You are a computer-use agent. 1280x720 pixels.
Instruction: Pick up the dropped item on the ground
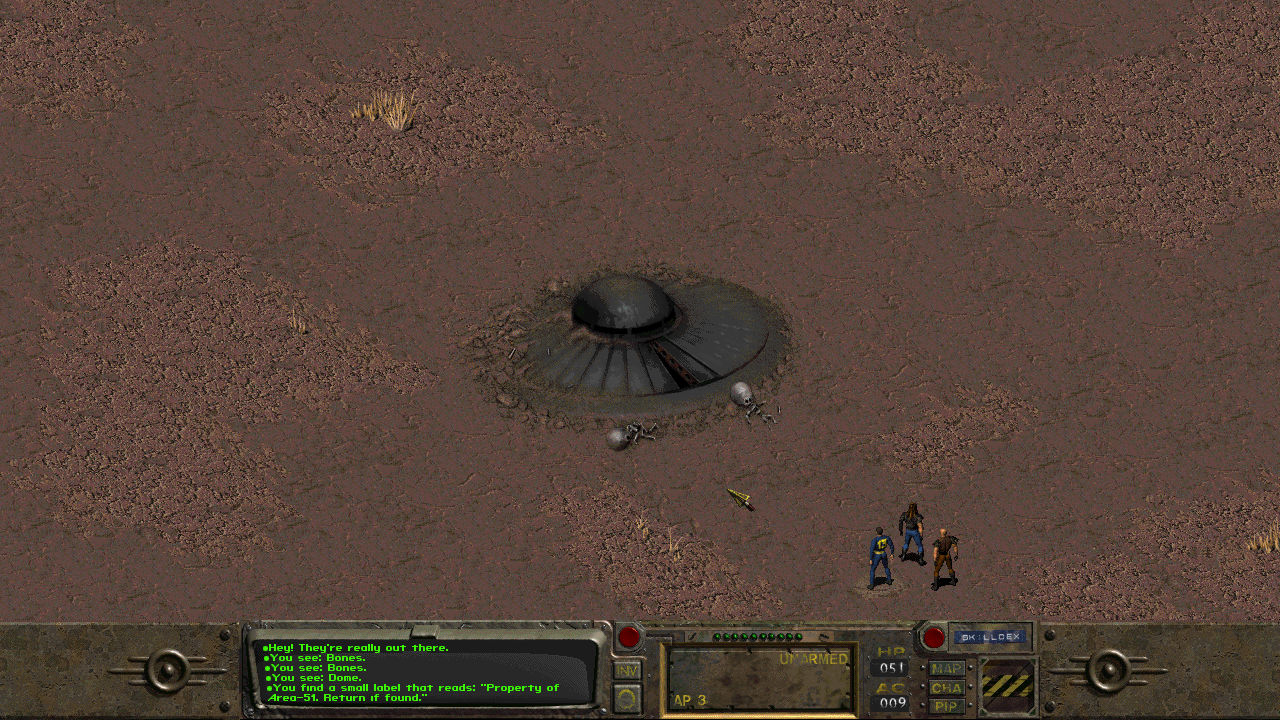point(740,497)
